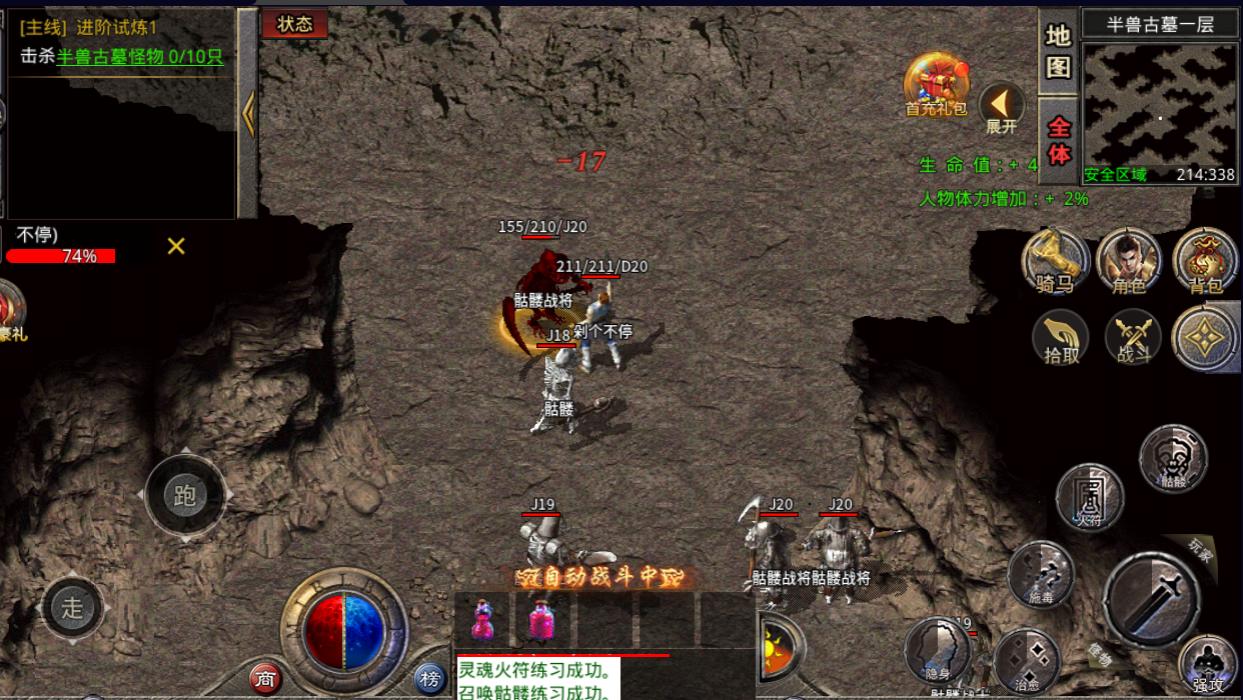Open the 首充礼包 gift pack icon
Screen dimensions: 1243x700
click(x=935, y=85)
